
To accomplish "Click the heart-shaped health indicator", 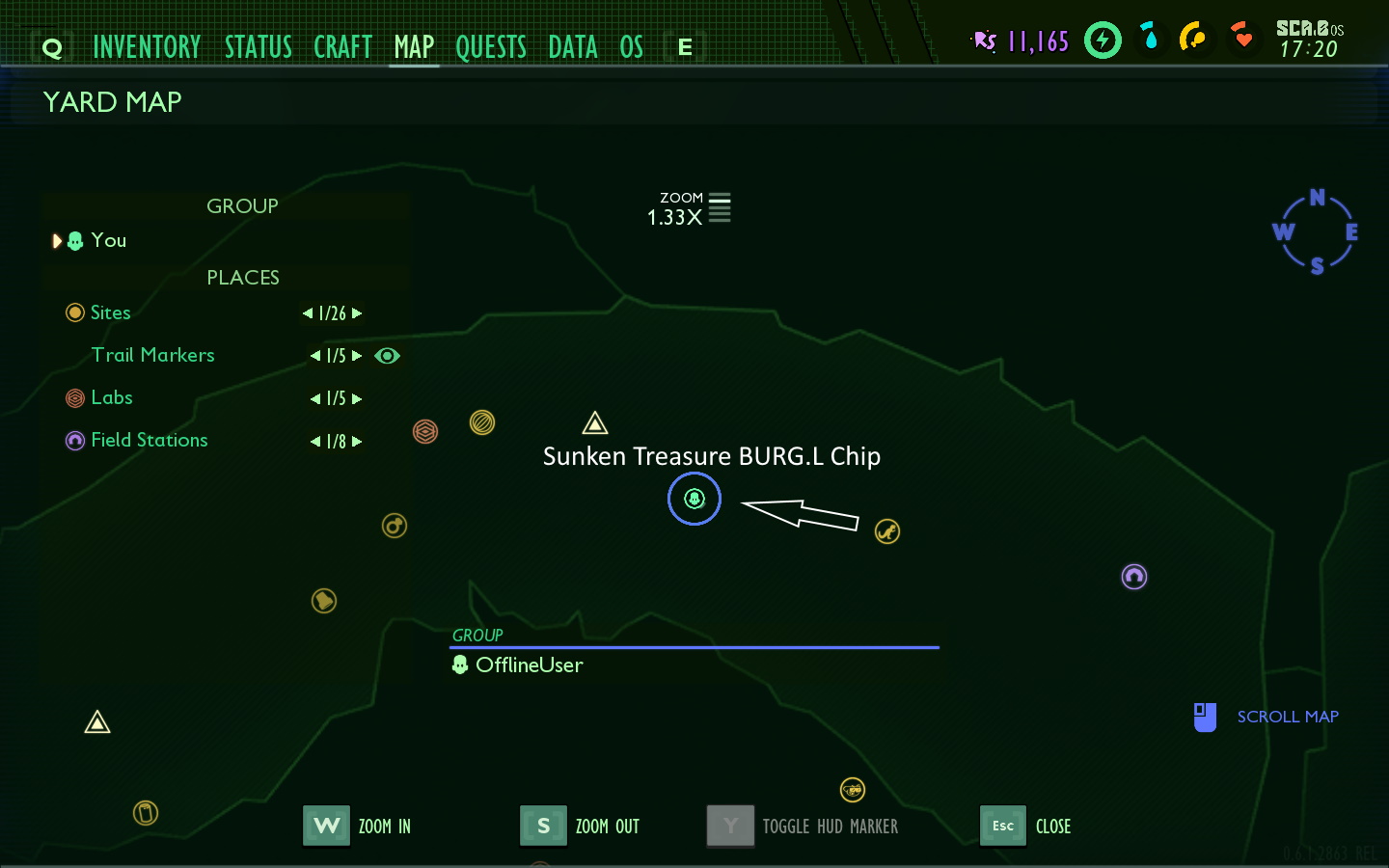I will [1243, 40].
